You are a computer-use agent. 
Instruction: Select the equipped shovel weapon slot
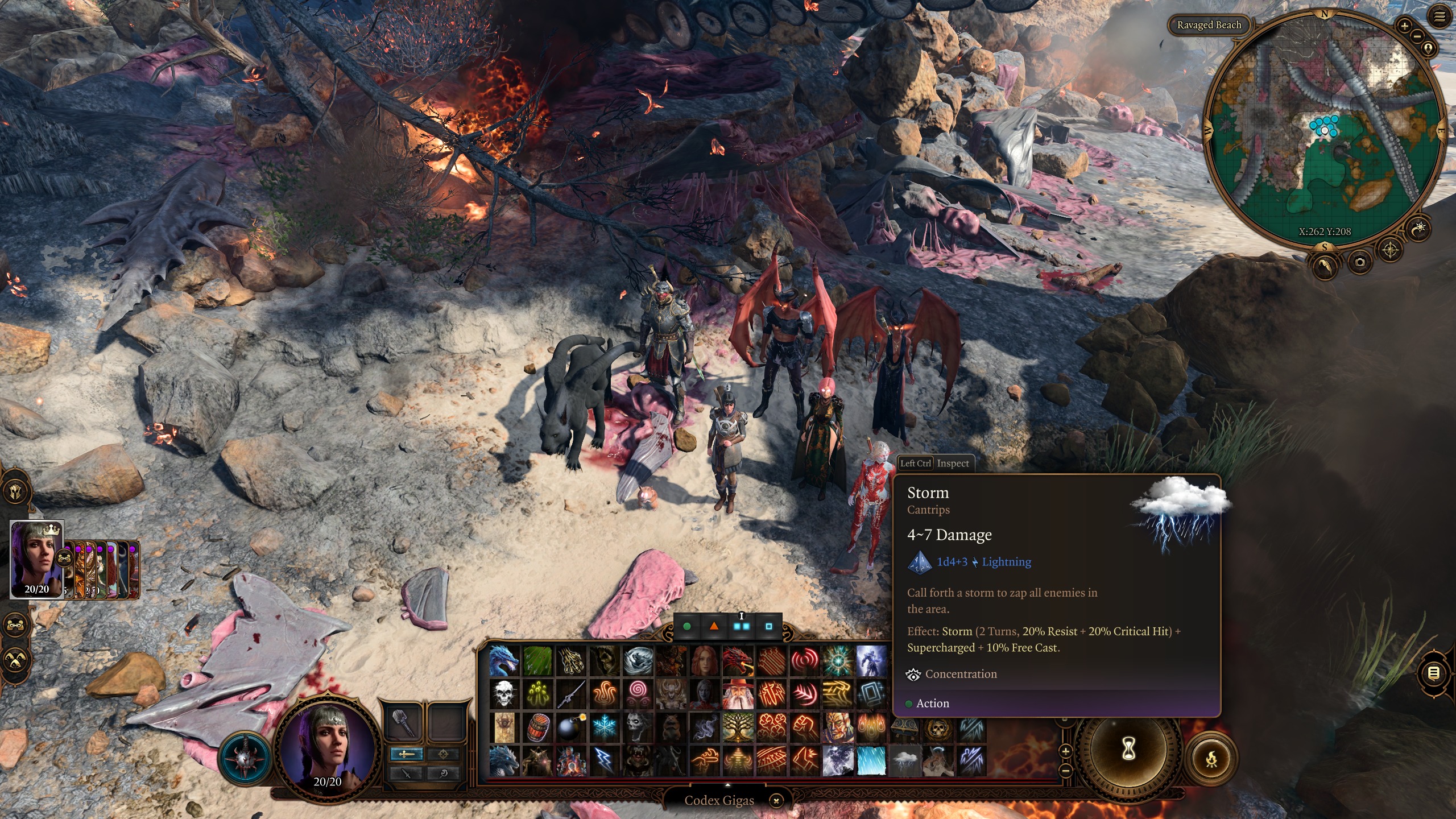point(402,722)
